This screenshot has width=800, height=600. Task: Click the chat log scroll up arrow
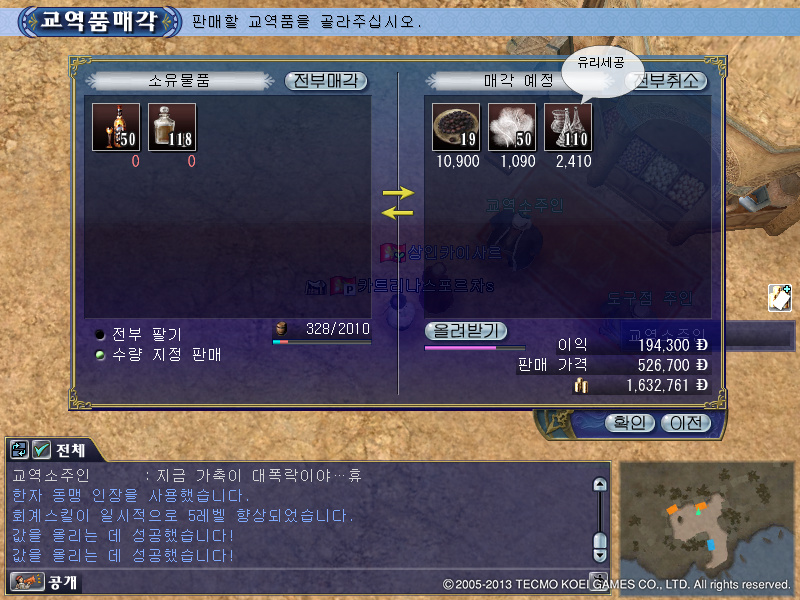(x=600, y=485)
